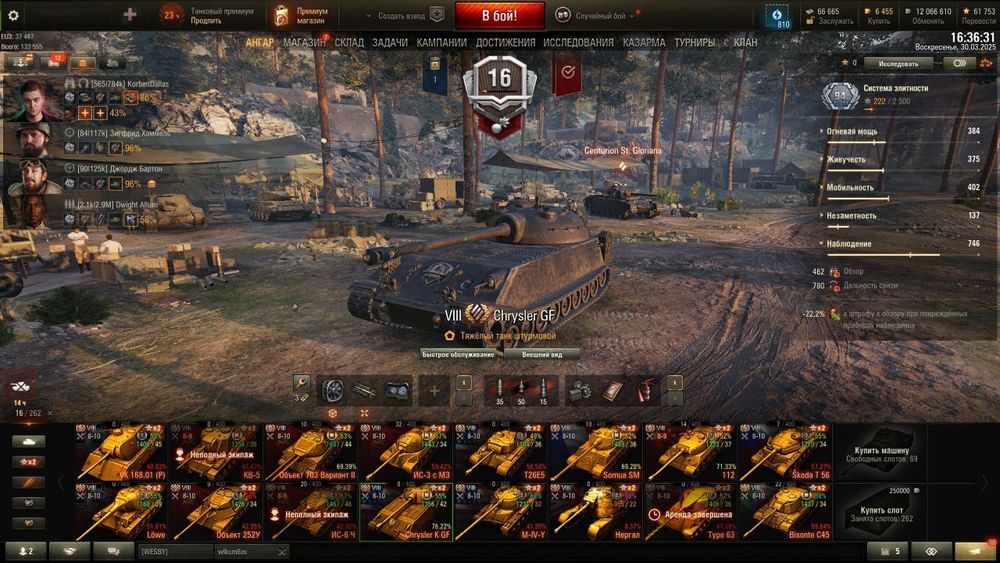Select the «КАМПАНИИ» tab
This screenshot has height=563, width=1000.
(x=441, y=43)
